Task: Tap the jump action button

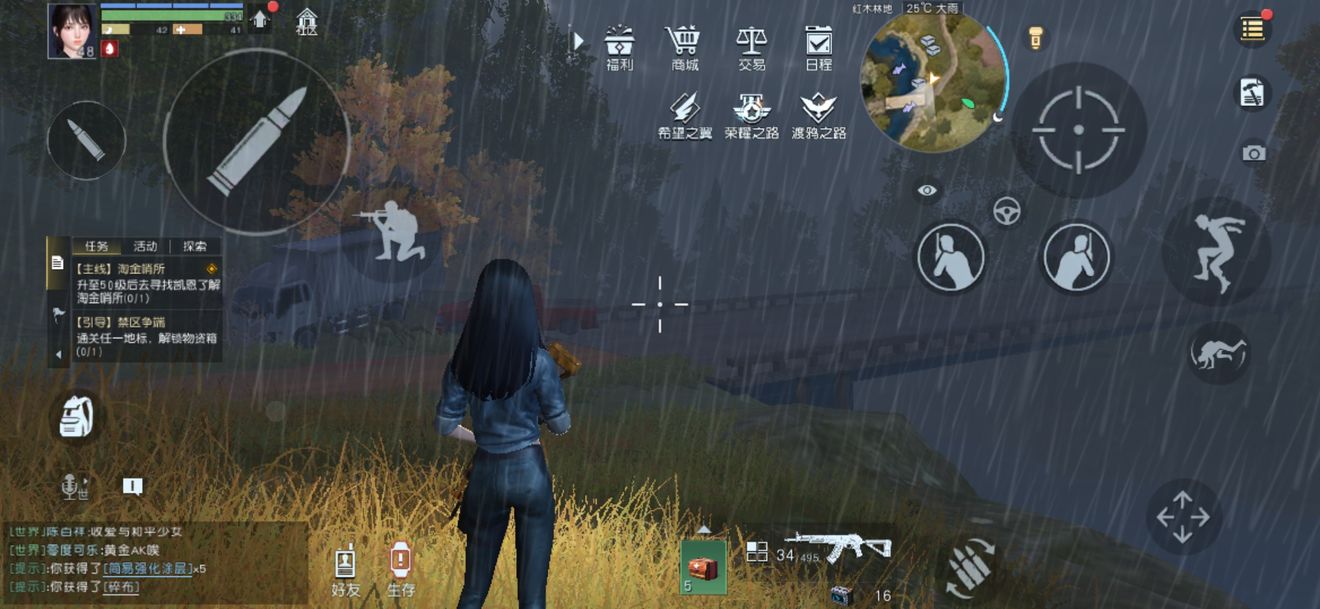Action: click(x=1216, y=250)
